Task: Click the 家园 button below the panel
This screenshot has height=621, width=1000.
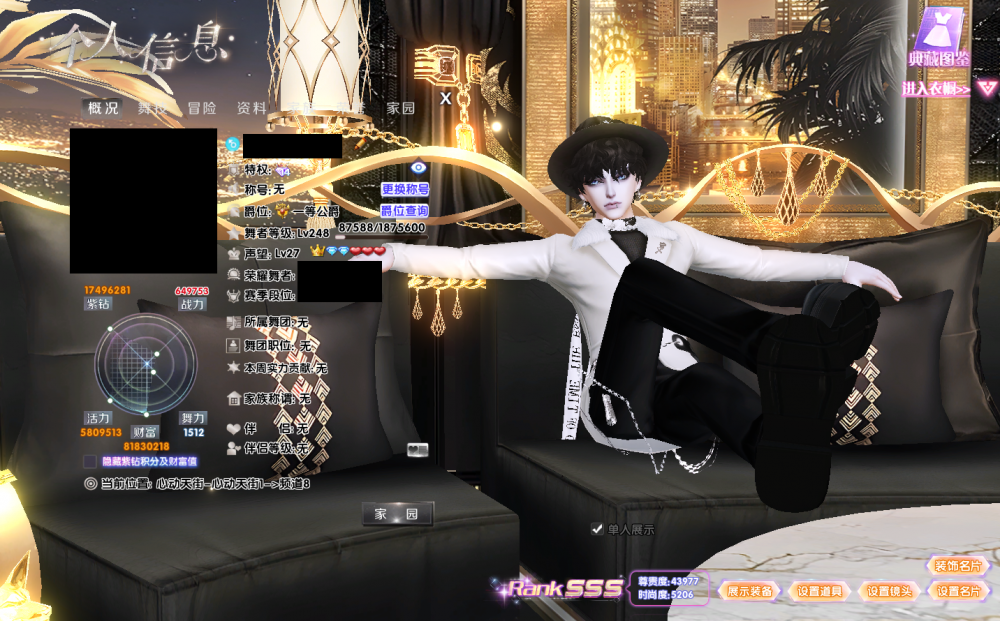Action: click(397, 514)
